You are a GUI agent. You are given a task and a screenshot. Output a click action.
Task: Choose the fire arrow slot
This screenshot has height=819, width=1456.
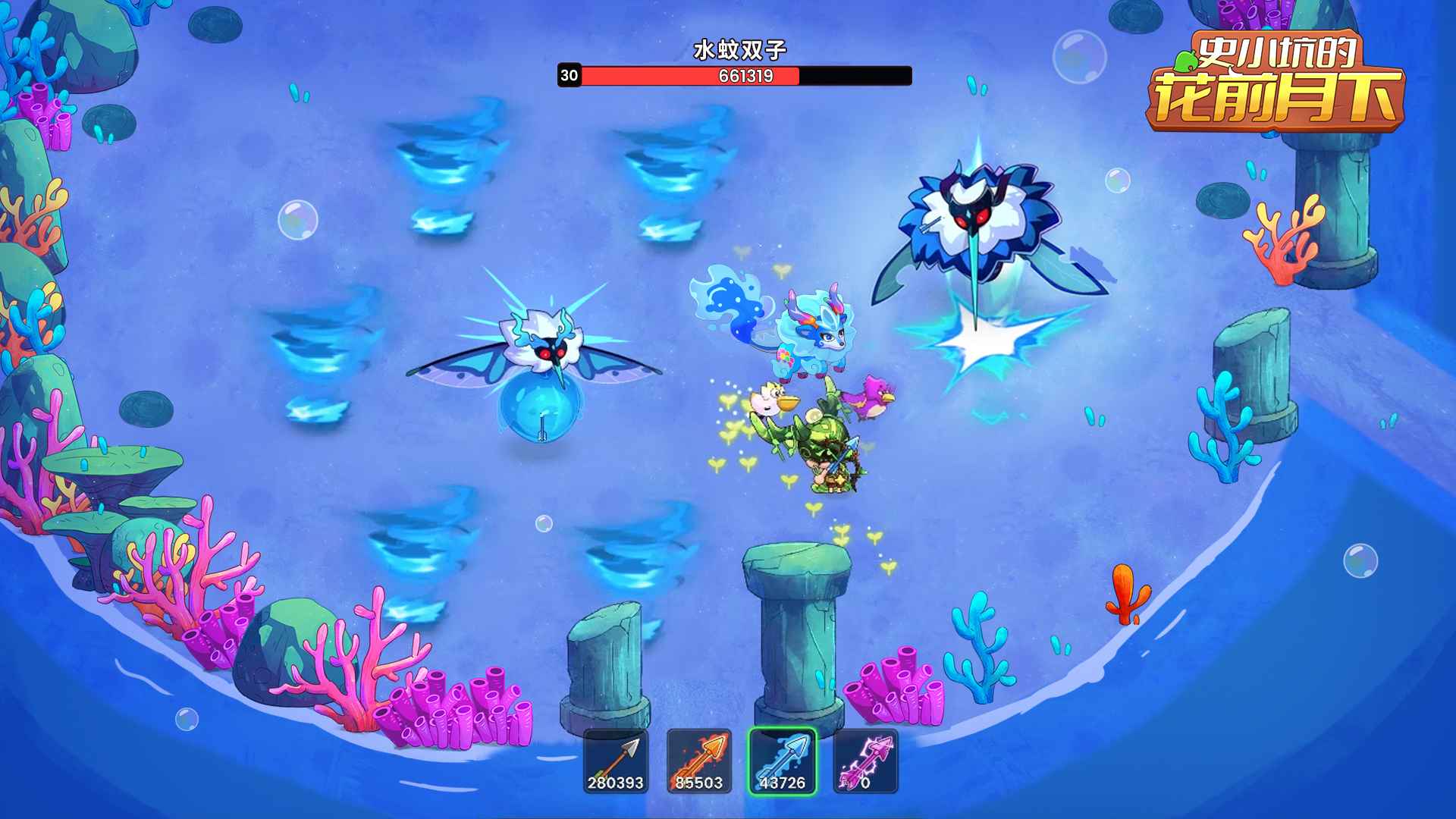[699, 761]
